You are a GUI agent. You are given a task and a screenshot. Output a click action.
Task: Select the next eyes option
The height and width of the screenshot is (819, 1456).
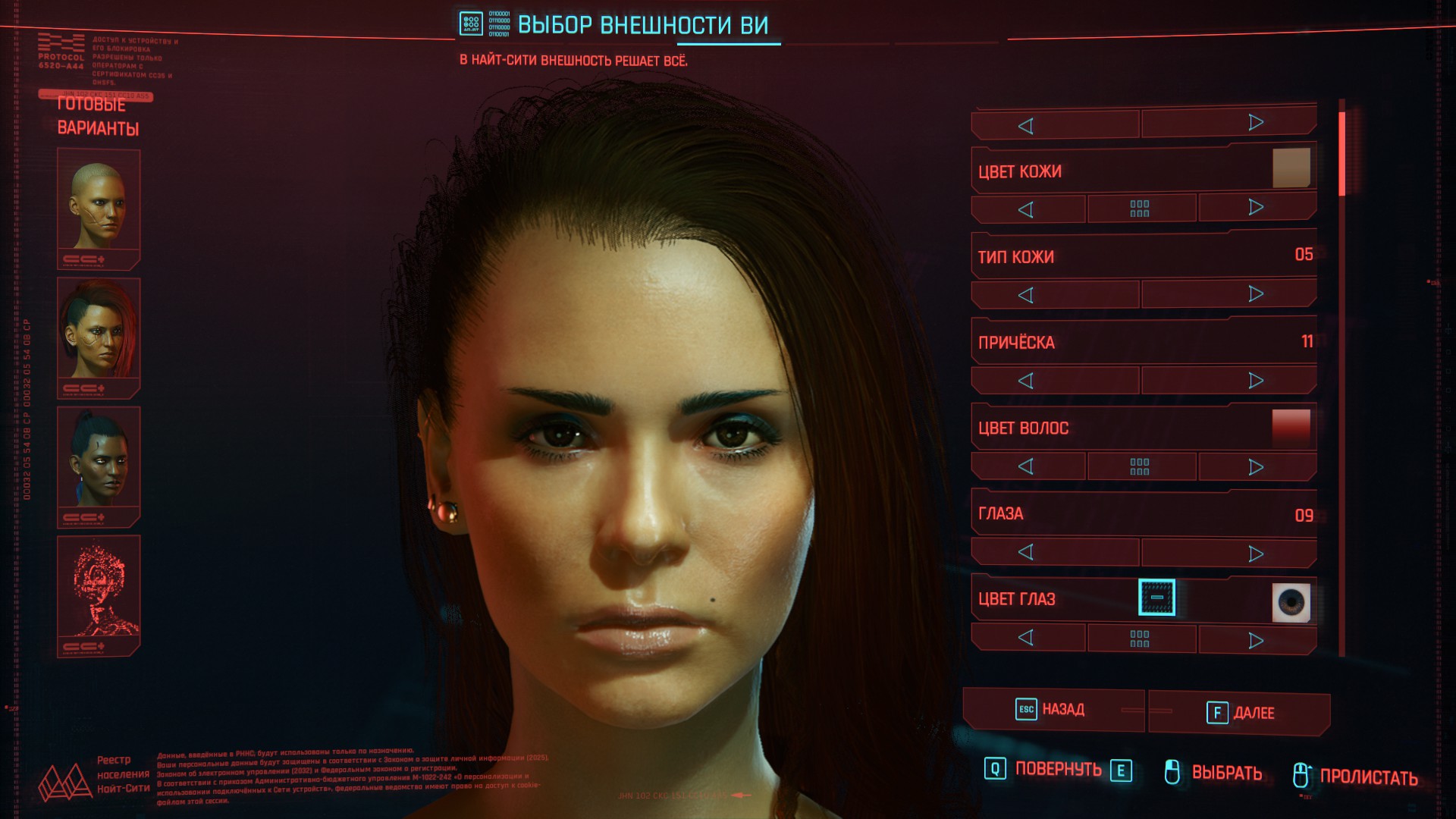coord(1256,554)
